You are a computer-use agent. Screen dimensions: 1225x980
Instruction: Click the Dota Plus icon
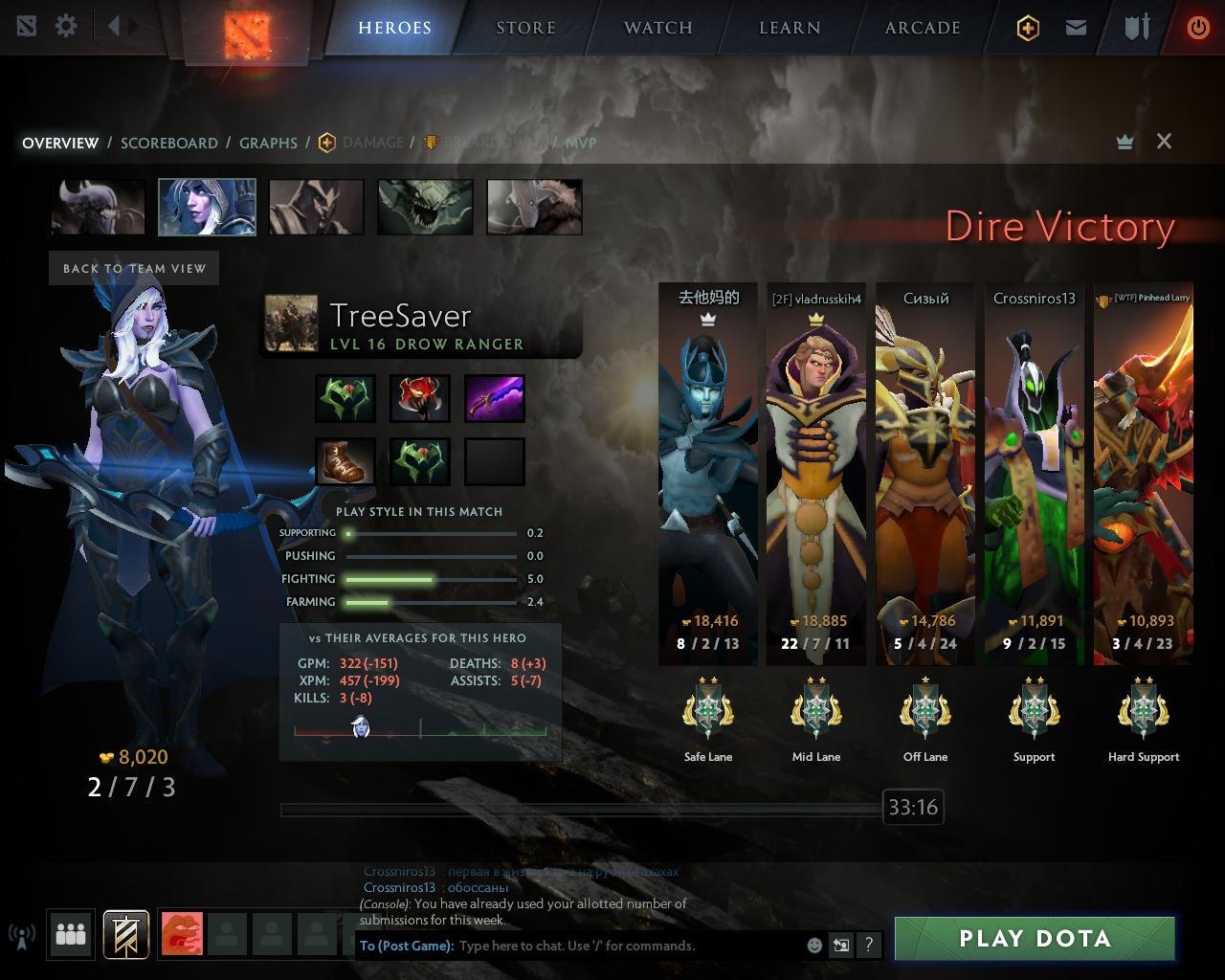click(x=1028, y=28)
